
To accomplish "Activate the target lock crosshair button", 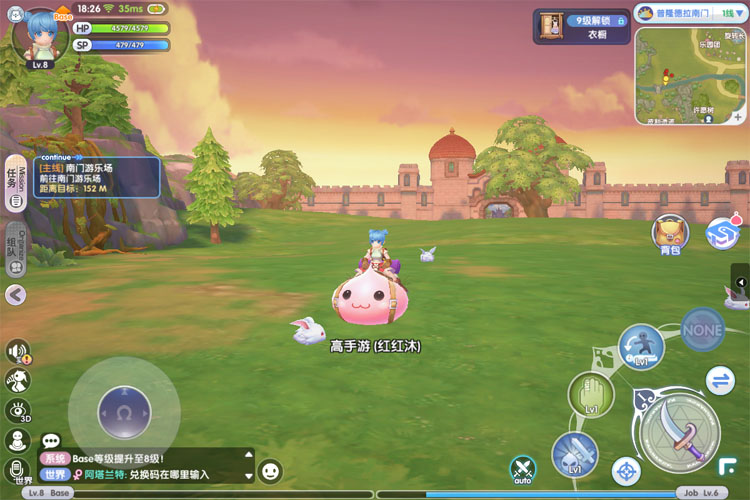I will click(626, 469).
